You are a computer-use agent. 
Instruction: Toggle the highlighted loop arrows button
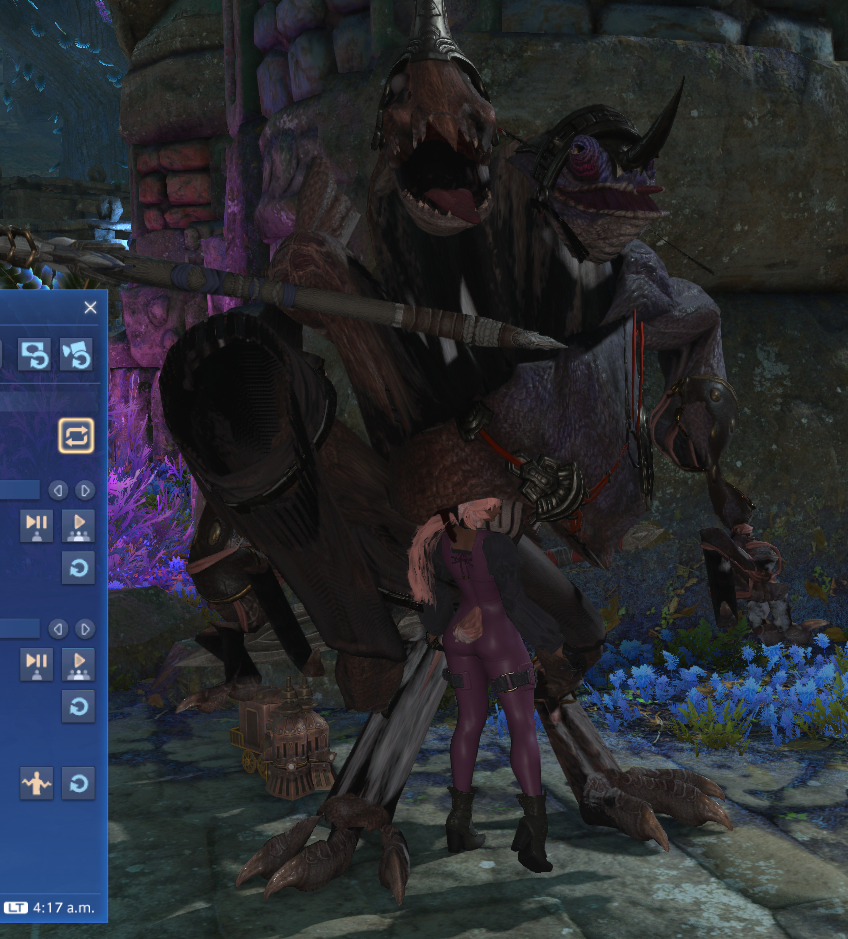click(76, 435)
